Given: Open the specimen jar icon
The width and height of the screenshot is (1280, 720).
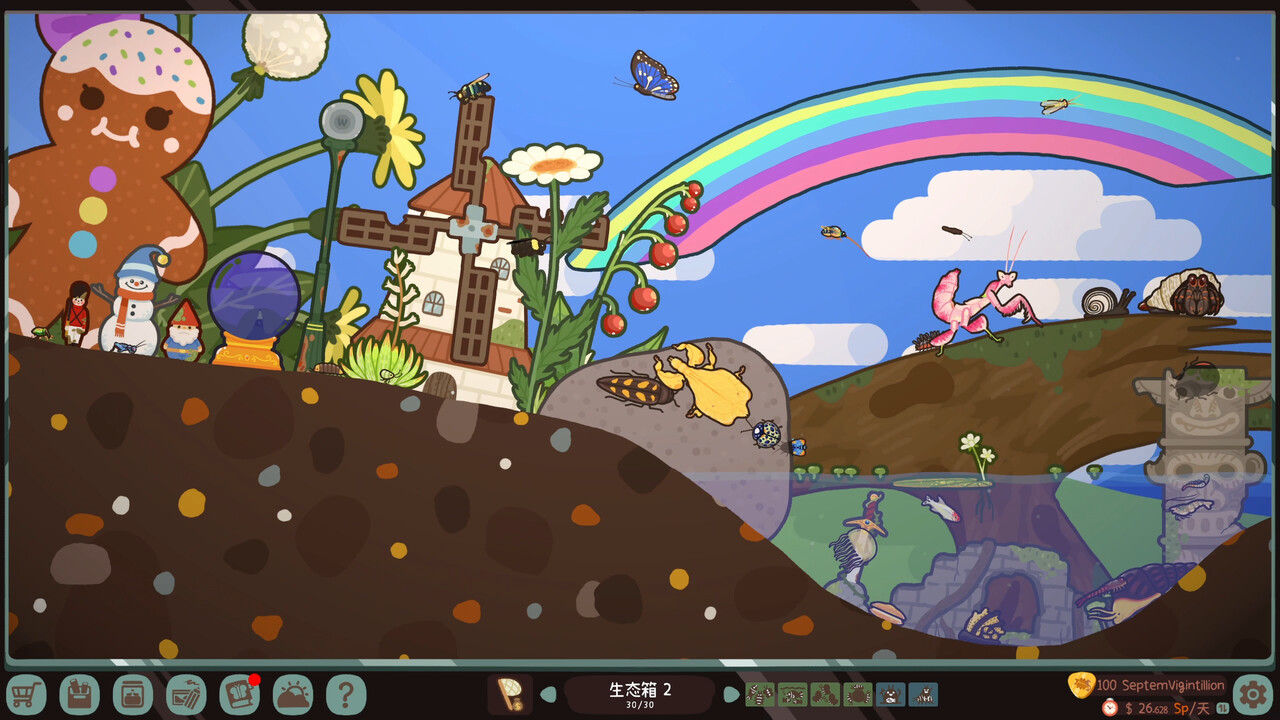Looking at the screenshot, I should [135, 693].
